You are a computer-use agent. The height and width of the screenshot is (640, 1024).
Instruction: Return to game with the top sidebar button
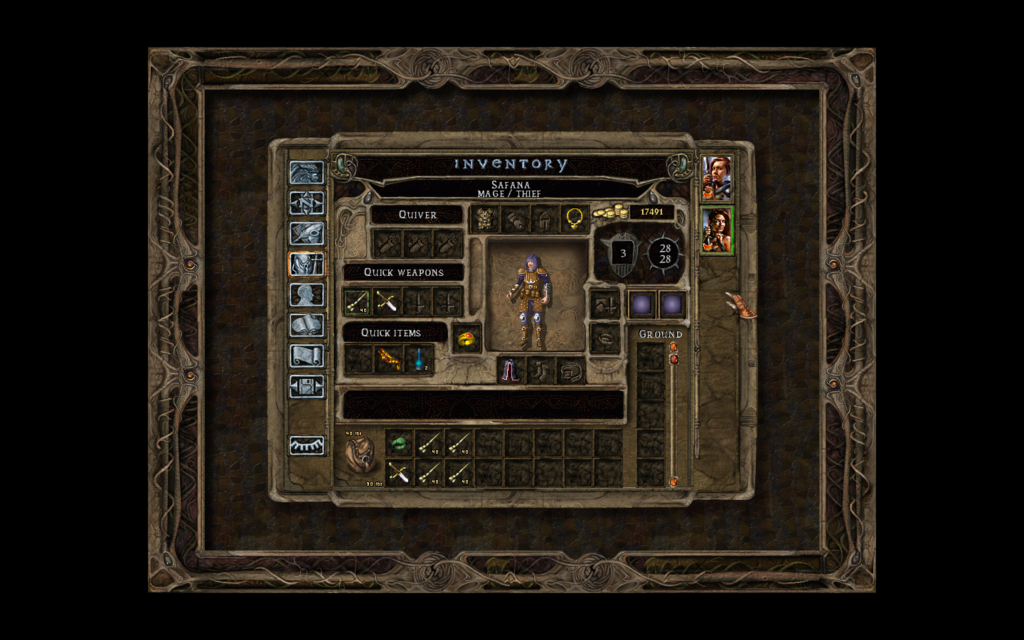click(306, 173)
